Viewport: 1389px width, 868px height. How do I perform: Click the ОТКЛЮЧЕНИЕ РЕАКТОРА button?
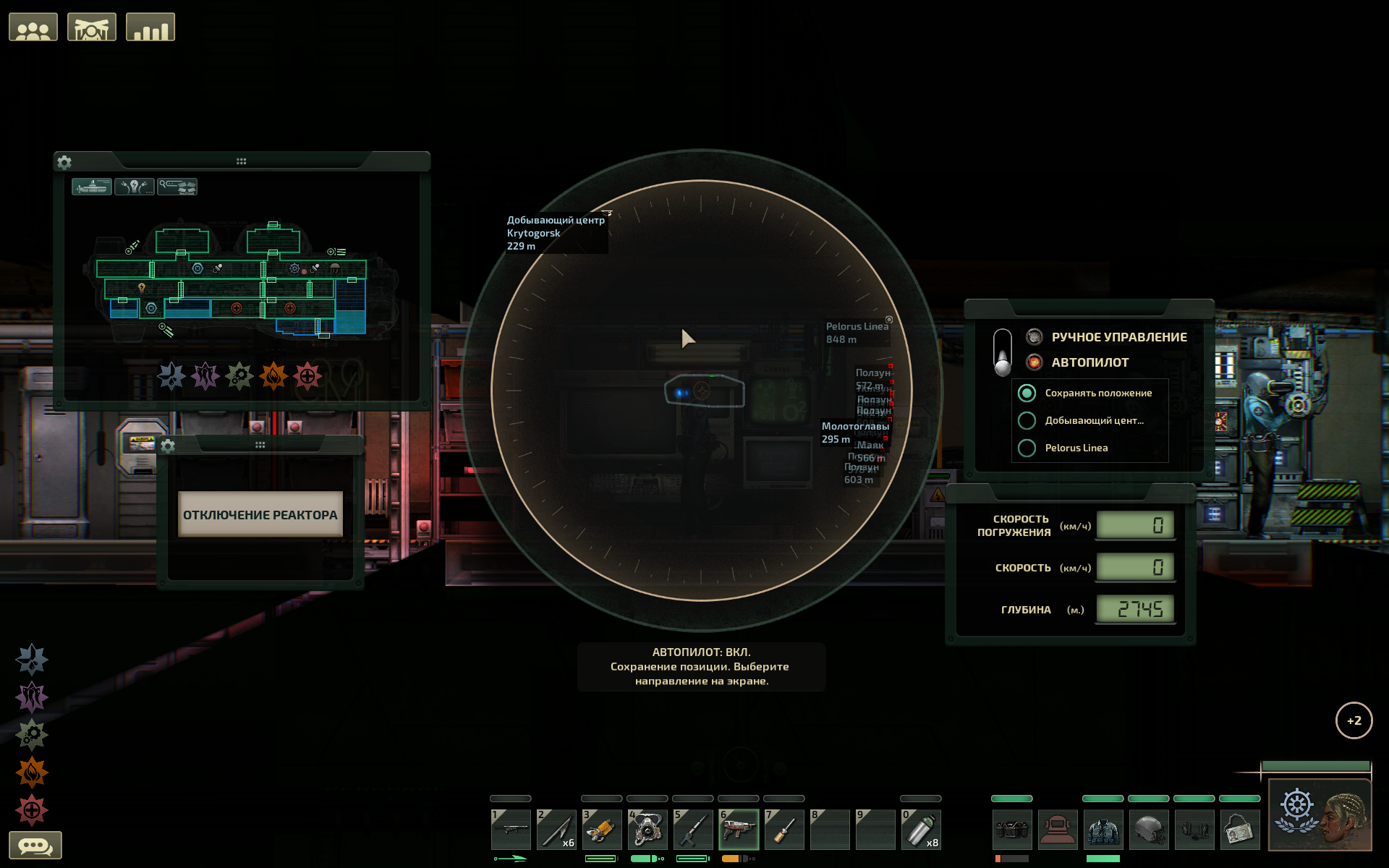260,514
